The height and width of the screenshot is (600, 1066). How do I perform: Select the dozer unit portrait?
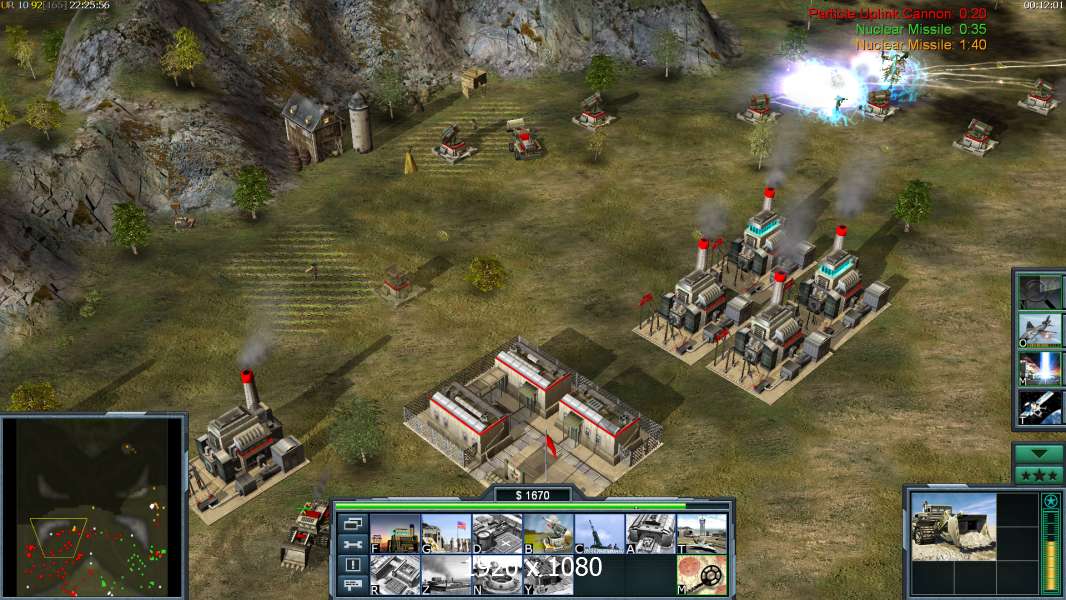click(x=953, y=526)
